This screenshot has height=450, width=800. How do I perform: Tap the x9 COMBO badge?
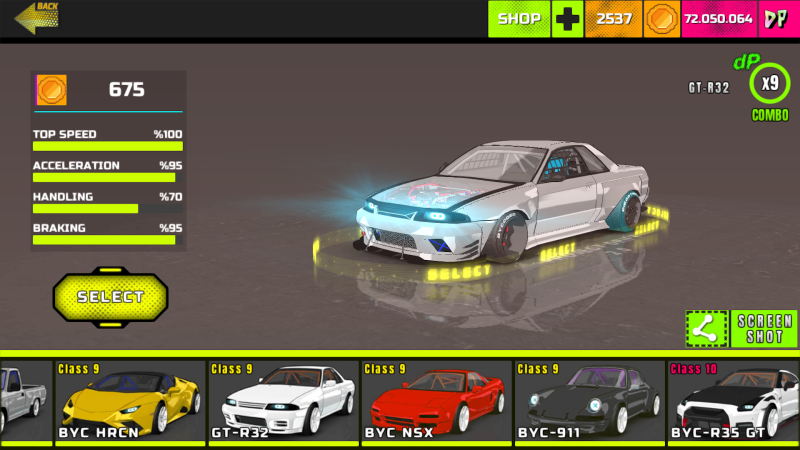click(770, 84)
